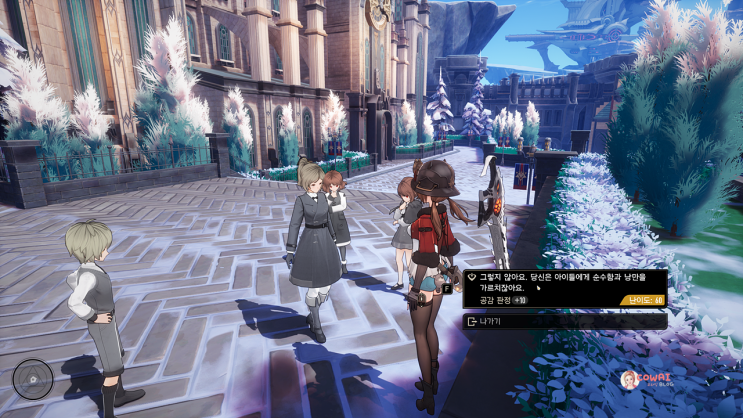Select the 나가기 exit option
Viewport: 743px width, 418px height.
pos(563,322)
